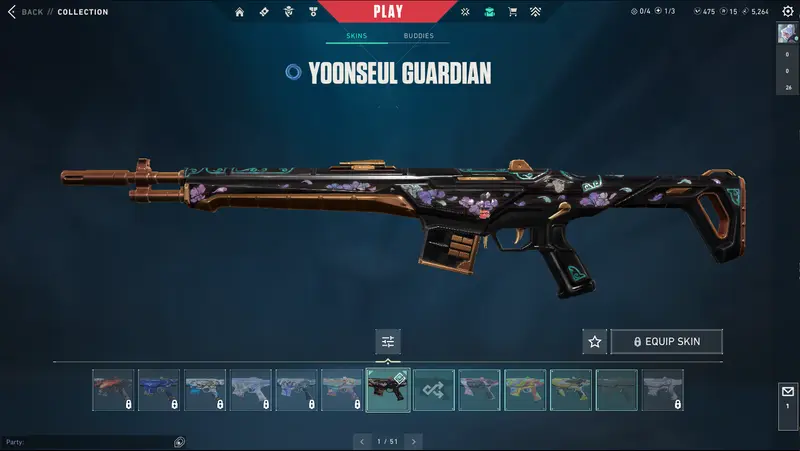The image size is (800, 451).
Task: Go to the next skin page arrow
Action: [x=414, y=441]
